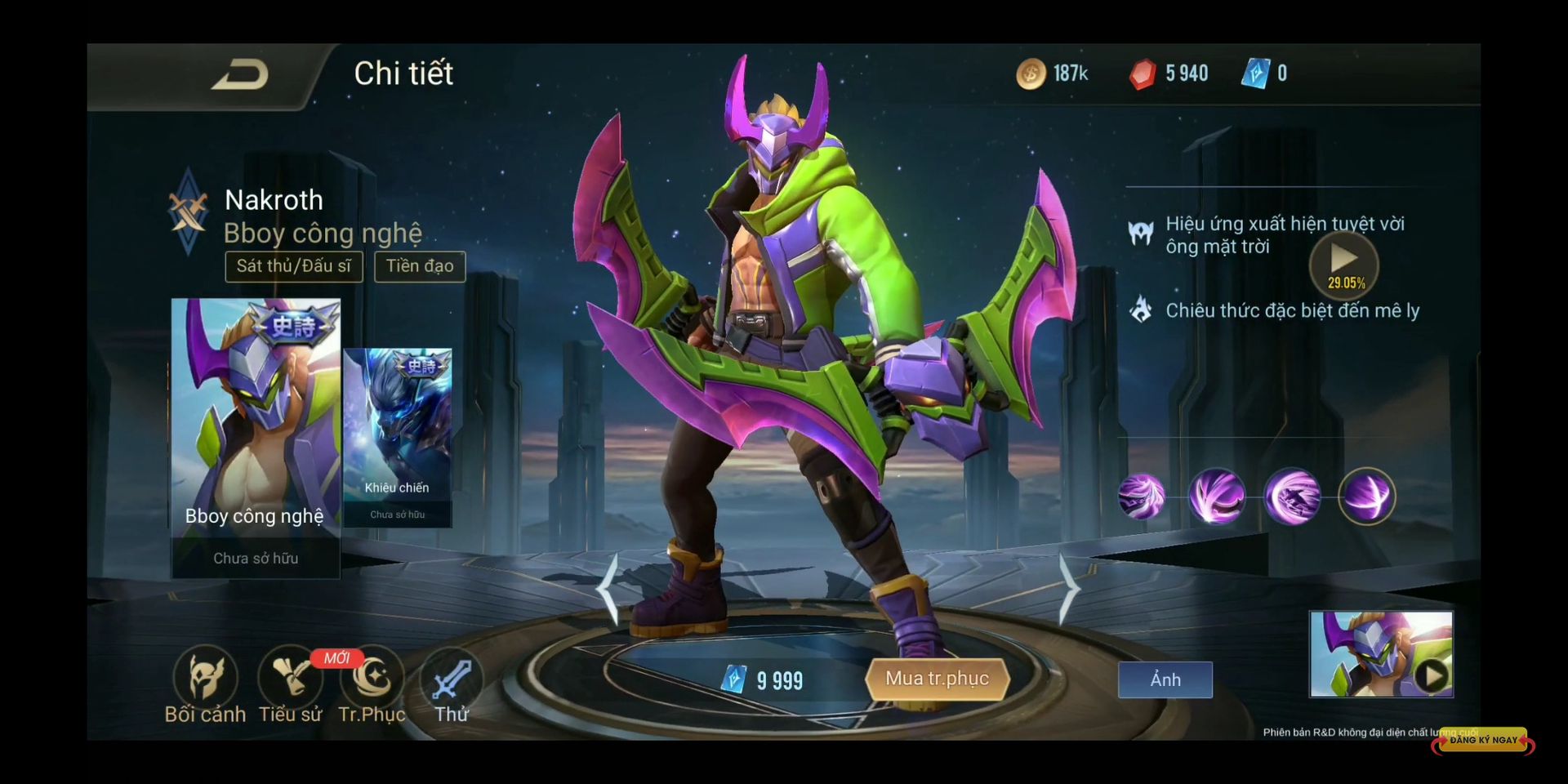Click the Đăng Ký Ngay subscribe overlay
Screen dimensions: 1568x784
pyautogui.click(x=1482, y=740)
